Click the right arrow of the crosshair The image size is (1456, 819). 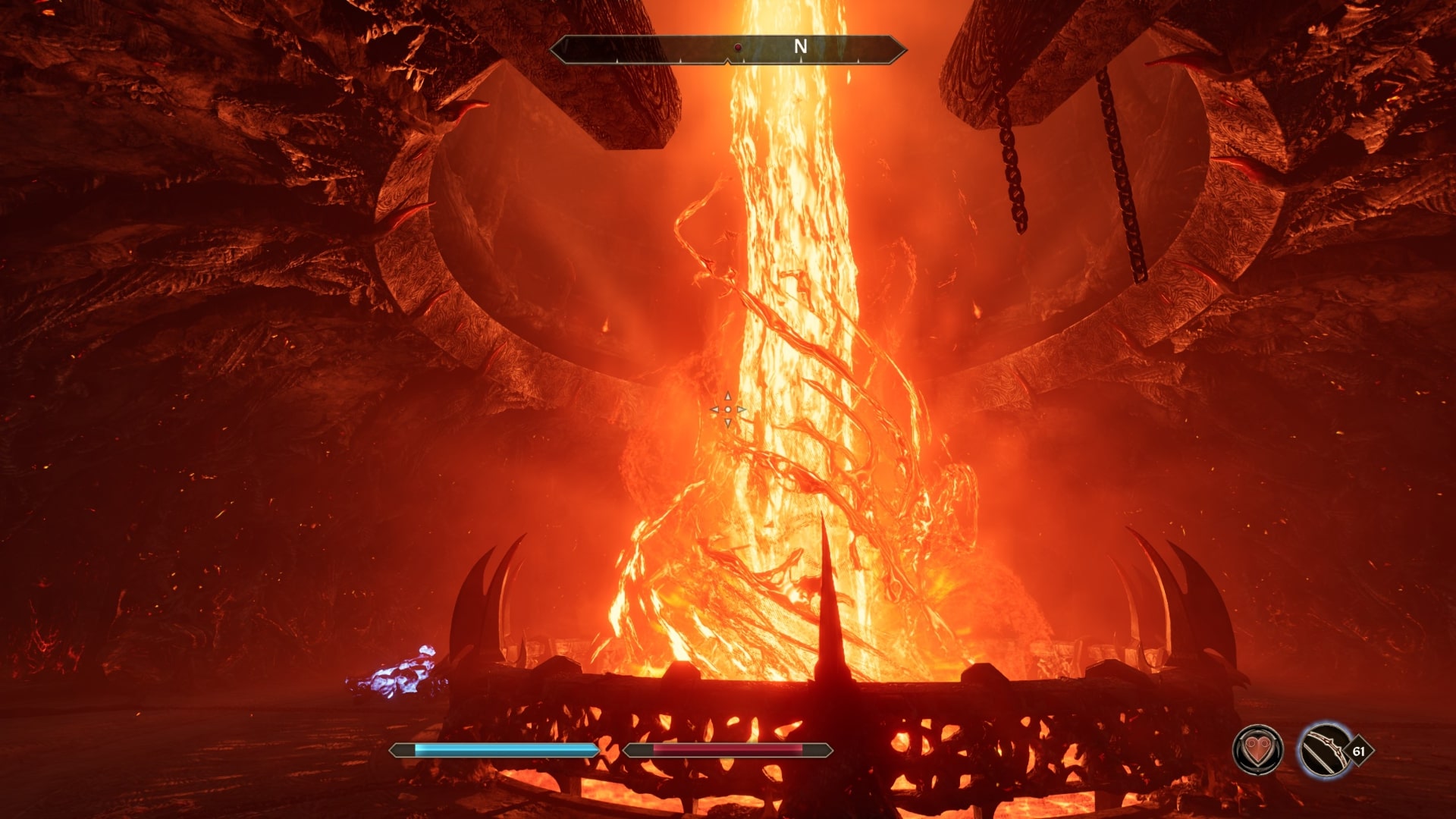coord(741,409)
